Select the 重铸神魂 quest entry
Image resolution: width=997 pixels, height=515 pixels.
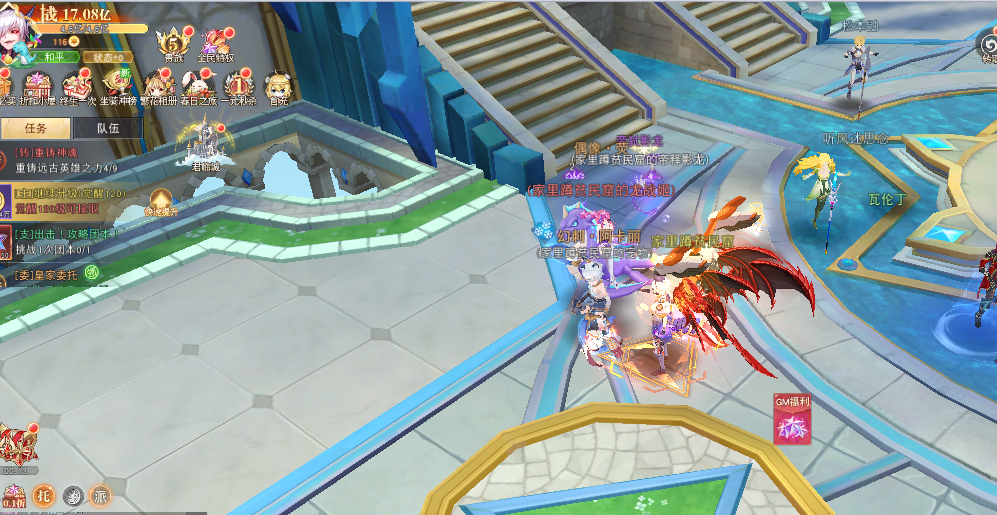point(66,160)
